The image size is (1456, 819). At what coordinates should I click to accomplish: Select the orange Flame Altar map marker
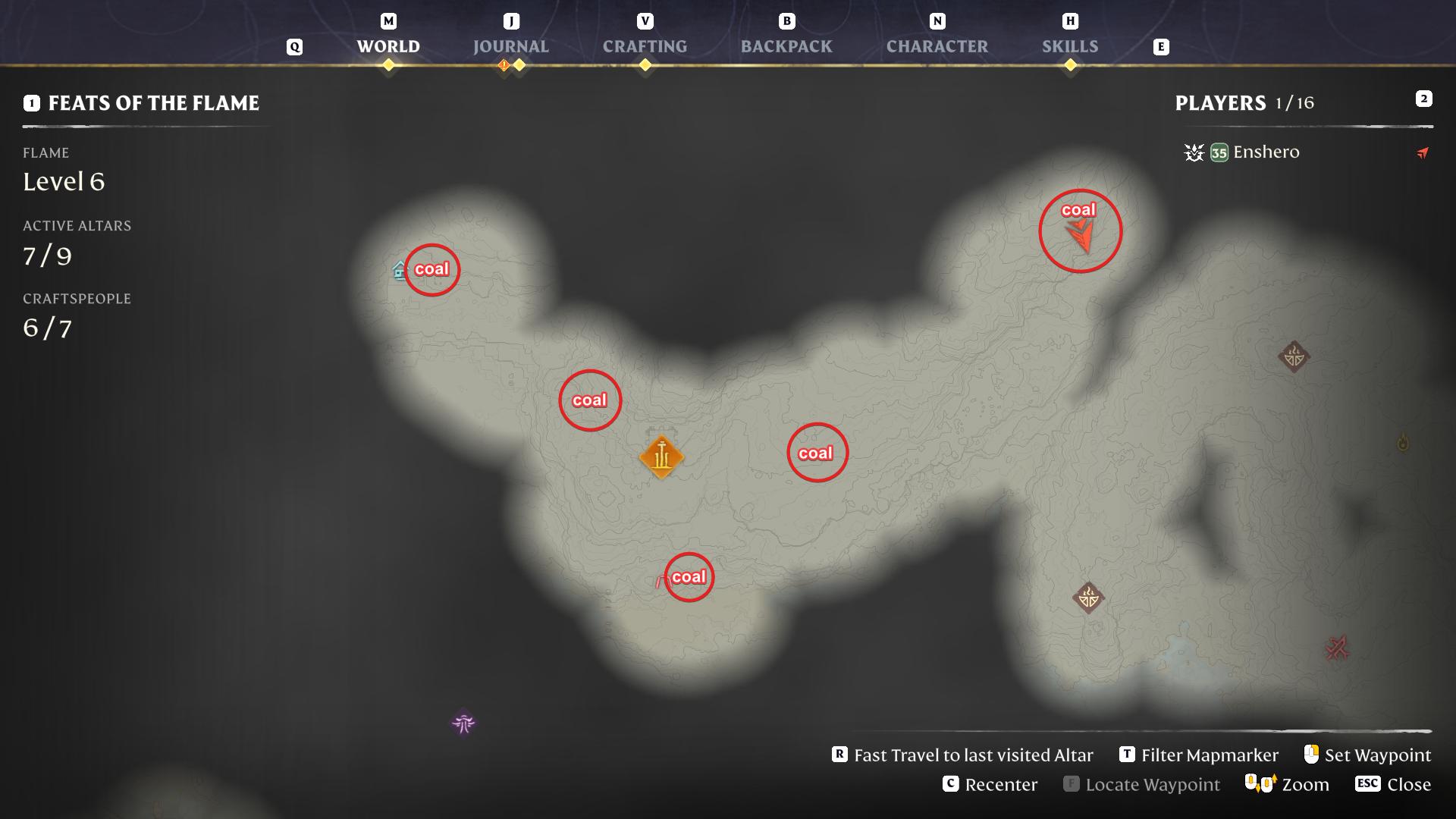pos(661,457)
